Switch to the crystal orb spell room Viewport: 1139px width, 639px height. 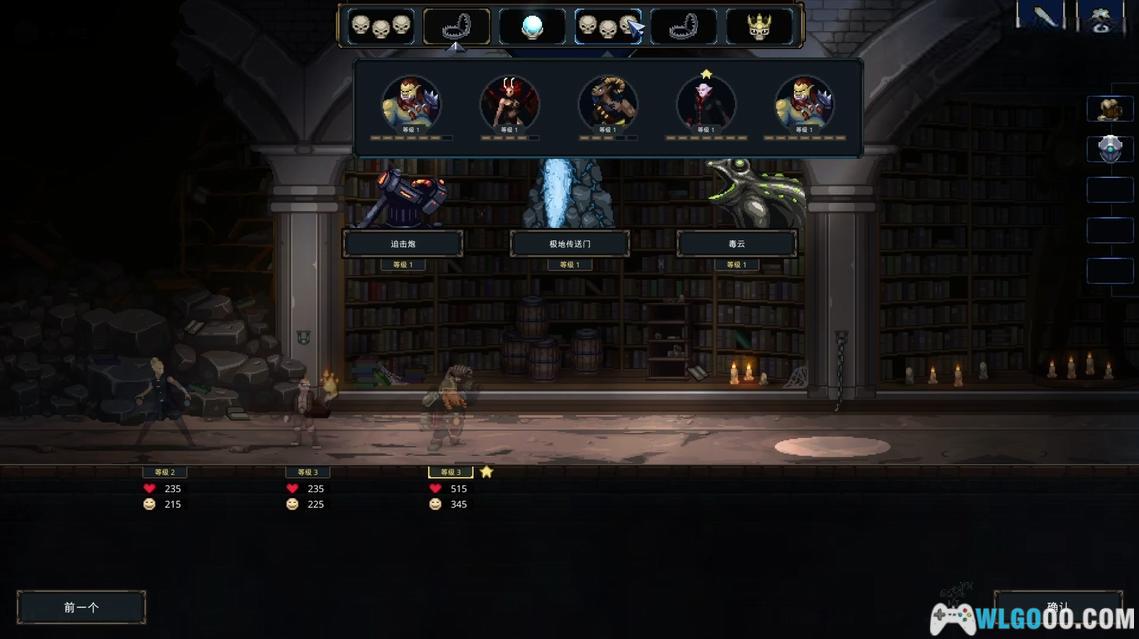tap(532, 27)
